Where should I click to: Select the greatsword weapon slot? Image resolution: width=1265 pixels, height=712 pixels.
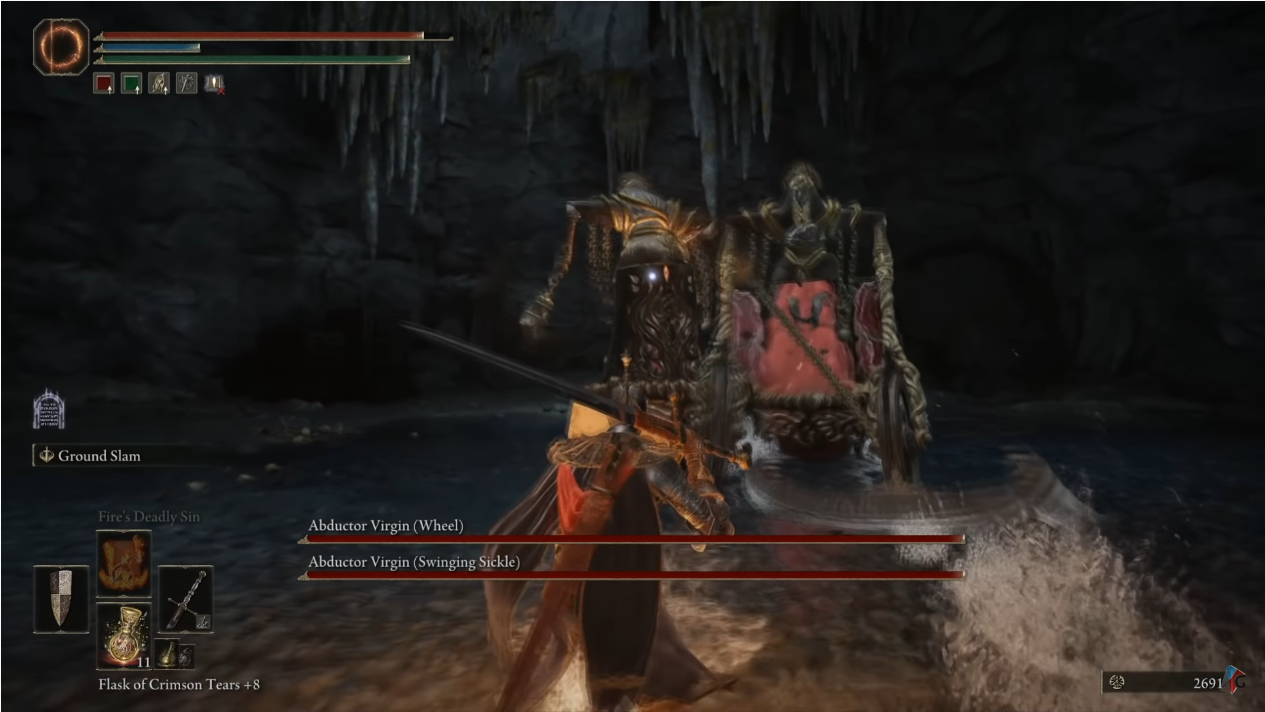(185, 598)
